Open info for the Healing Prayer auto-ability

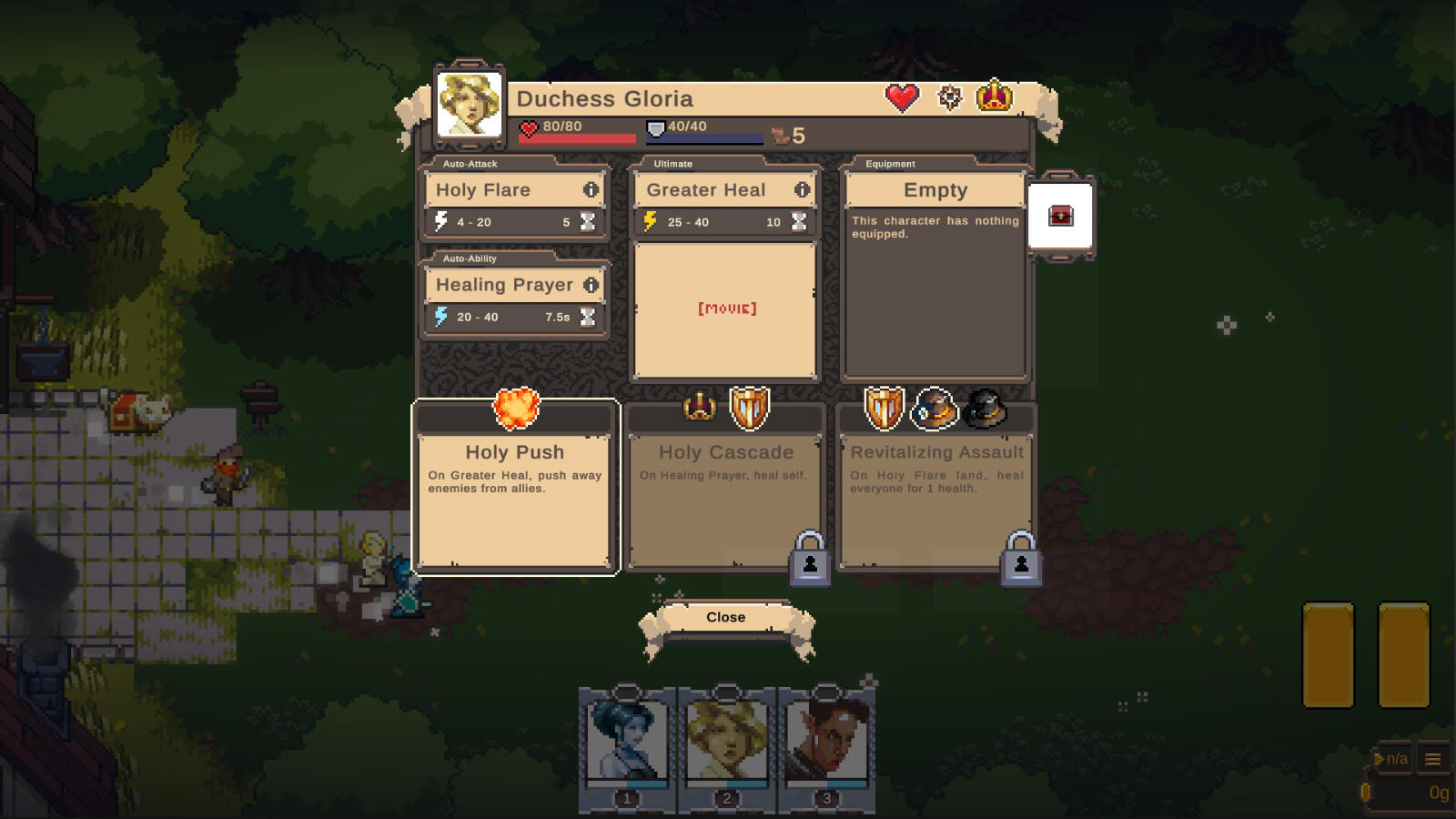[591, 285]
